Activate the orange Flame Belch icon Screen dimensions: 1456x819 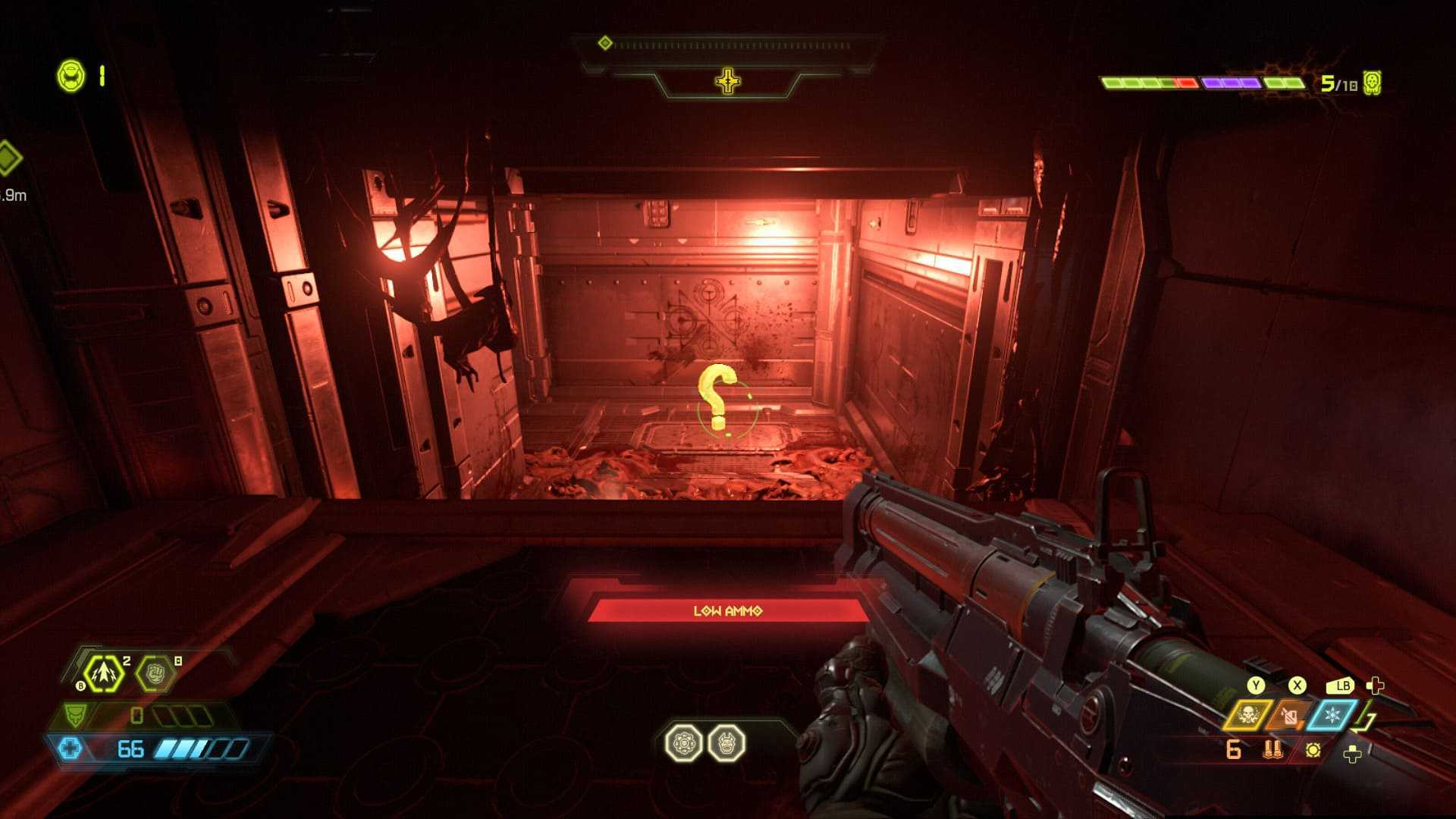click(x=1289, y=715)
